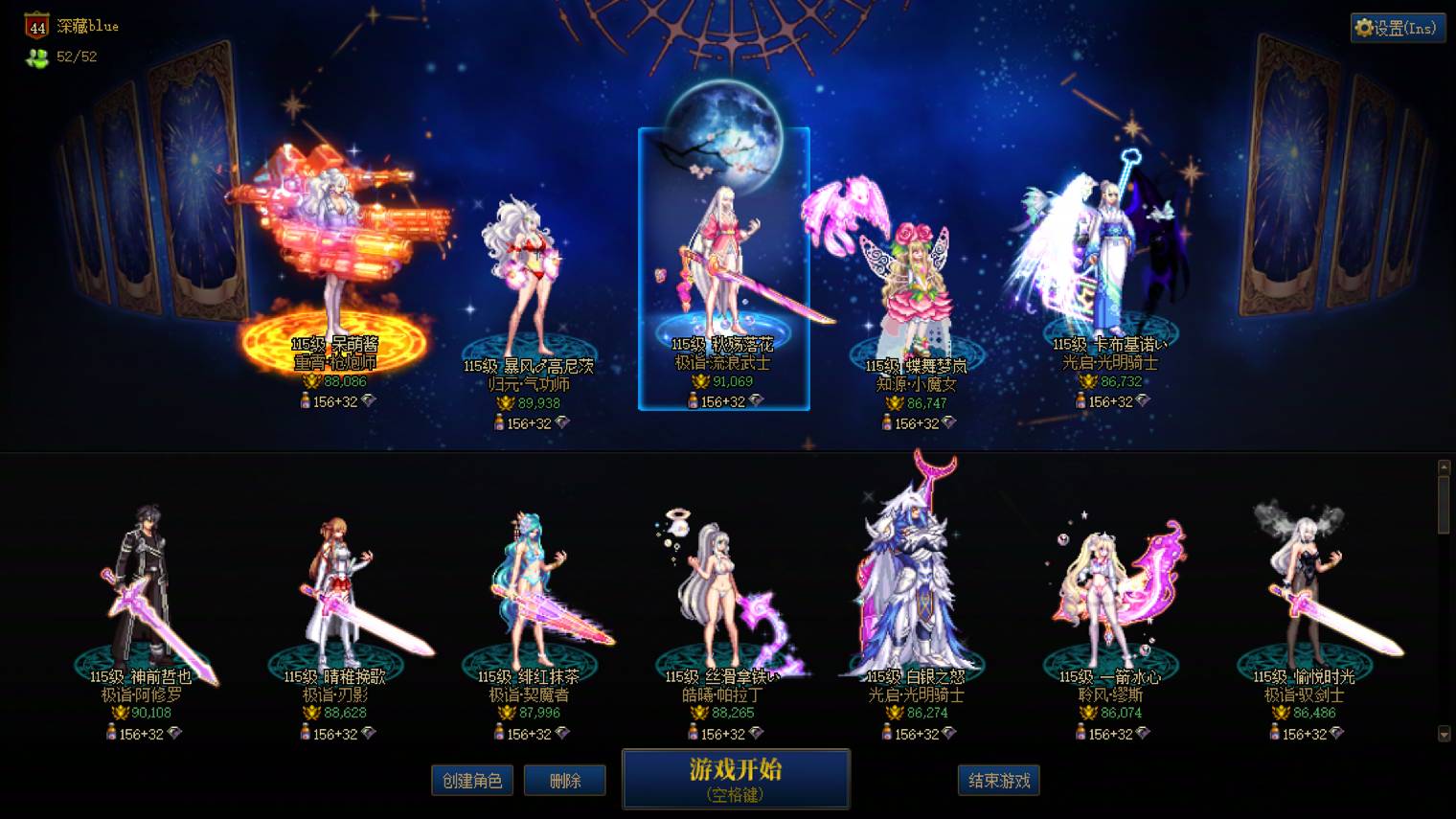Open the 设置(Ins) settings gear
This screenshot has height=819, width=1456.
pyautogui.click(x=1398, y=28)
